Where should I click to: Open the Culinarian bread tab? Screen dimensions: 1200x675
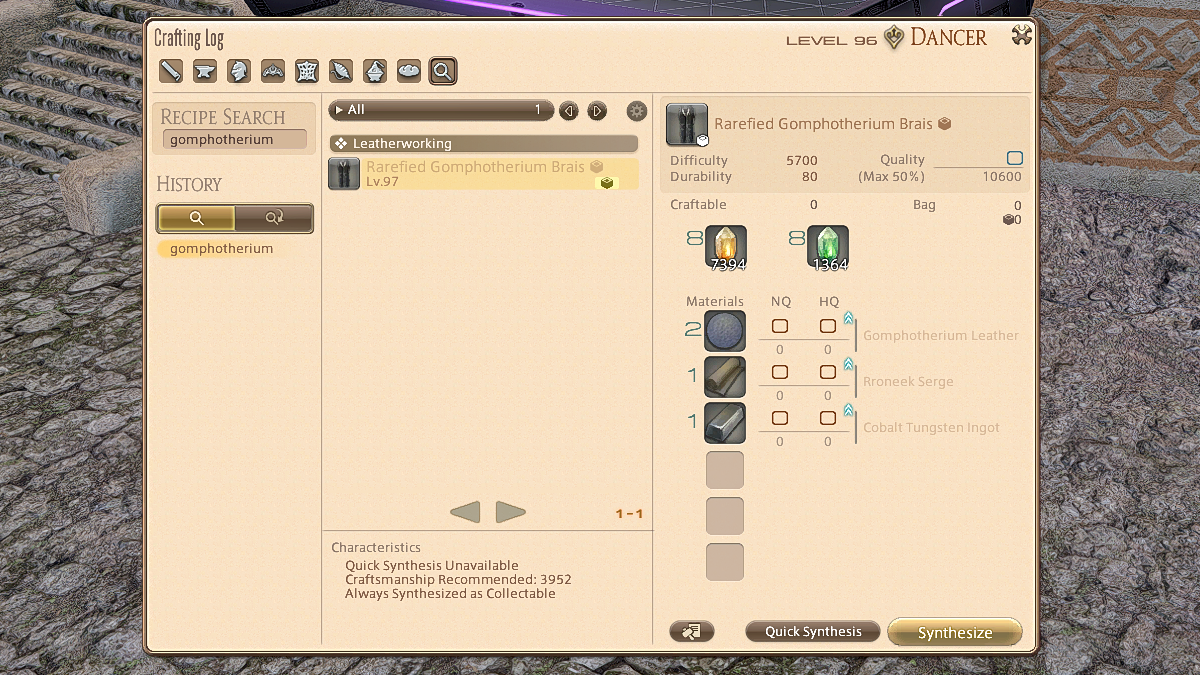pos(409,71)
